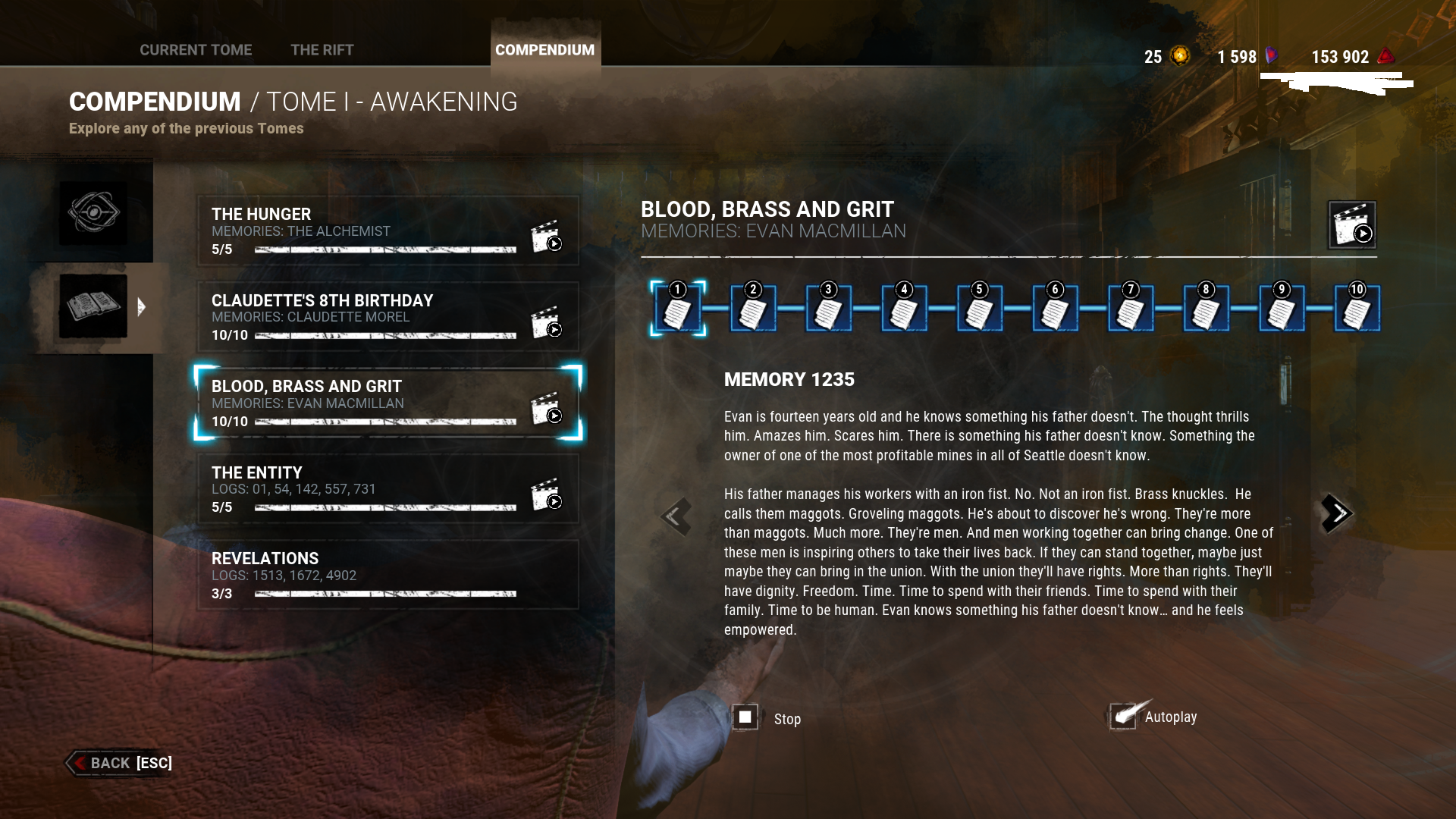This screenshot has width=1456, height=819.
Task: Go back with the Back button
Action: 120,763
